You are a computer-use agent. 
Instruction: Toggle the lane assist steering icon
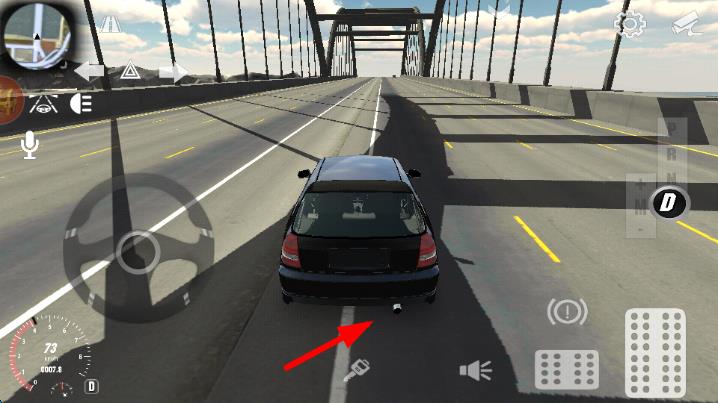tap(43, 103)
